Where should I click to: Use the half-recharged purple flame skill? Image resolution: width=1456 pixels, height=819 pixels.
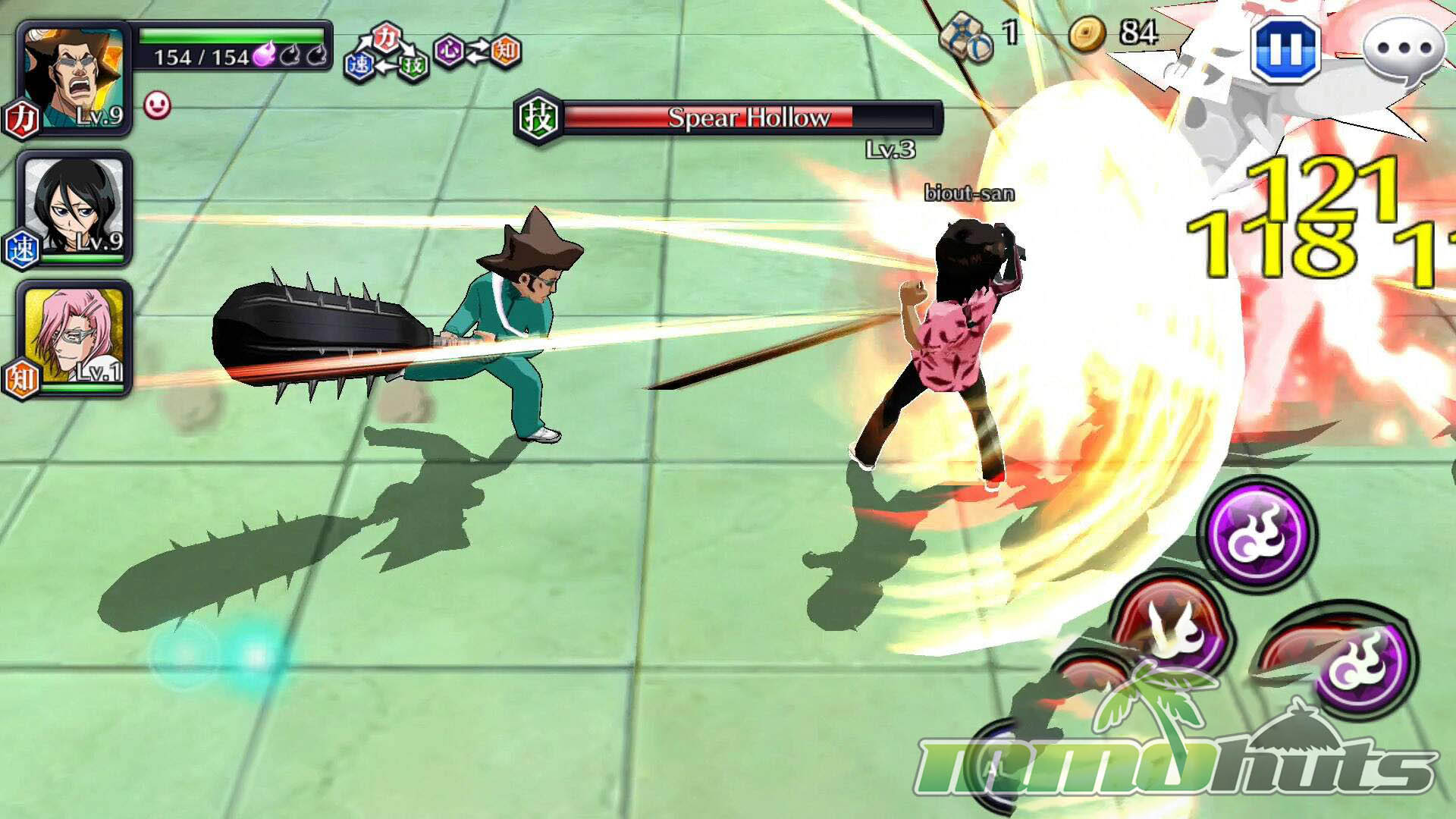pos(1363,661)
